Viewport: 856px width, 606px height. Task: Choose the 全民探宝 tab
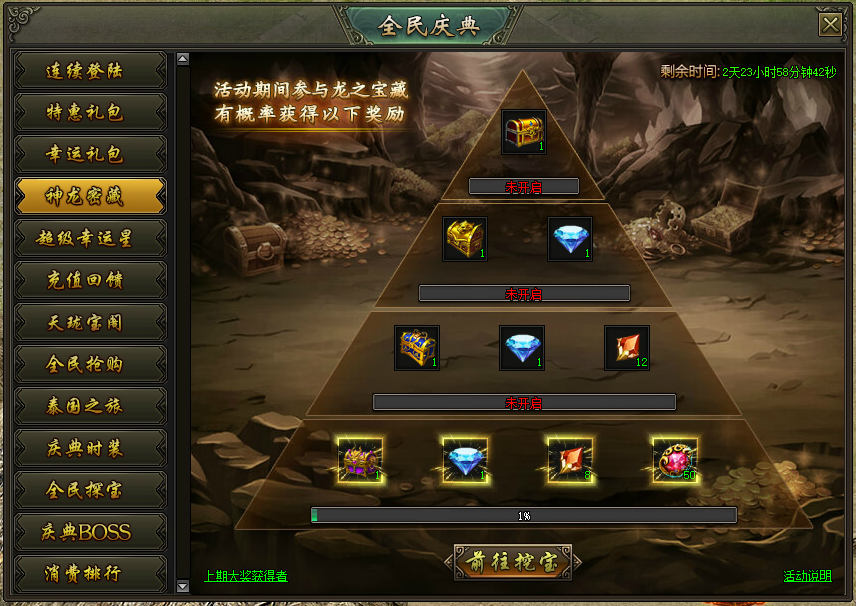[90, 490]
